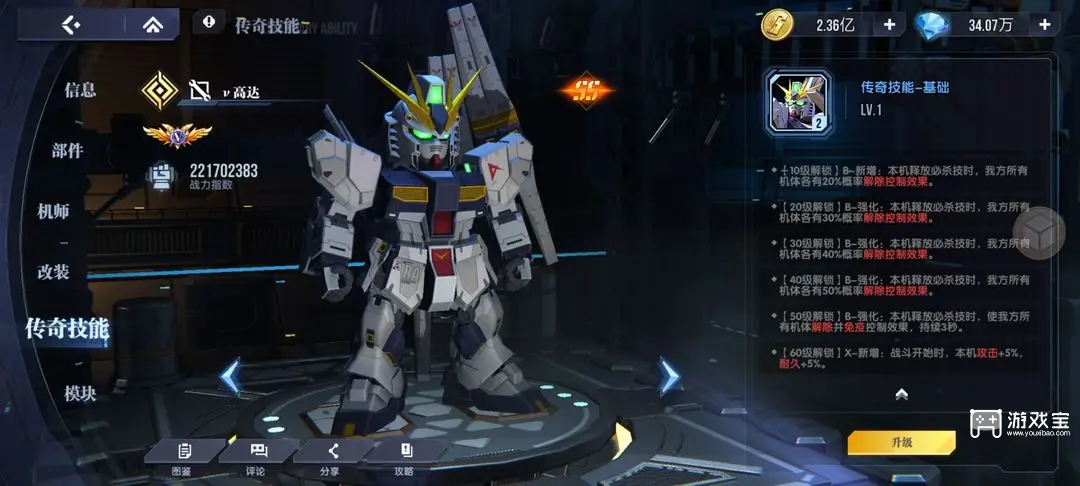1080x486 pixels.
Task: Switch to the 部件 tab
Action: point(67,151)
